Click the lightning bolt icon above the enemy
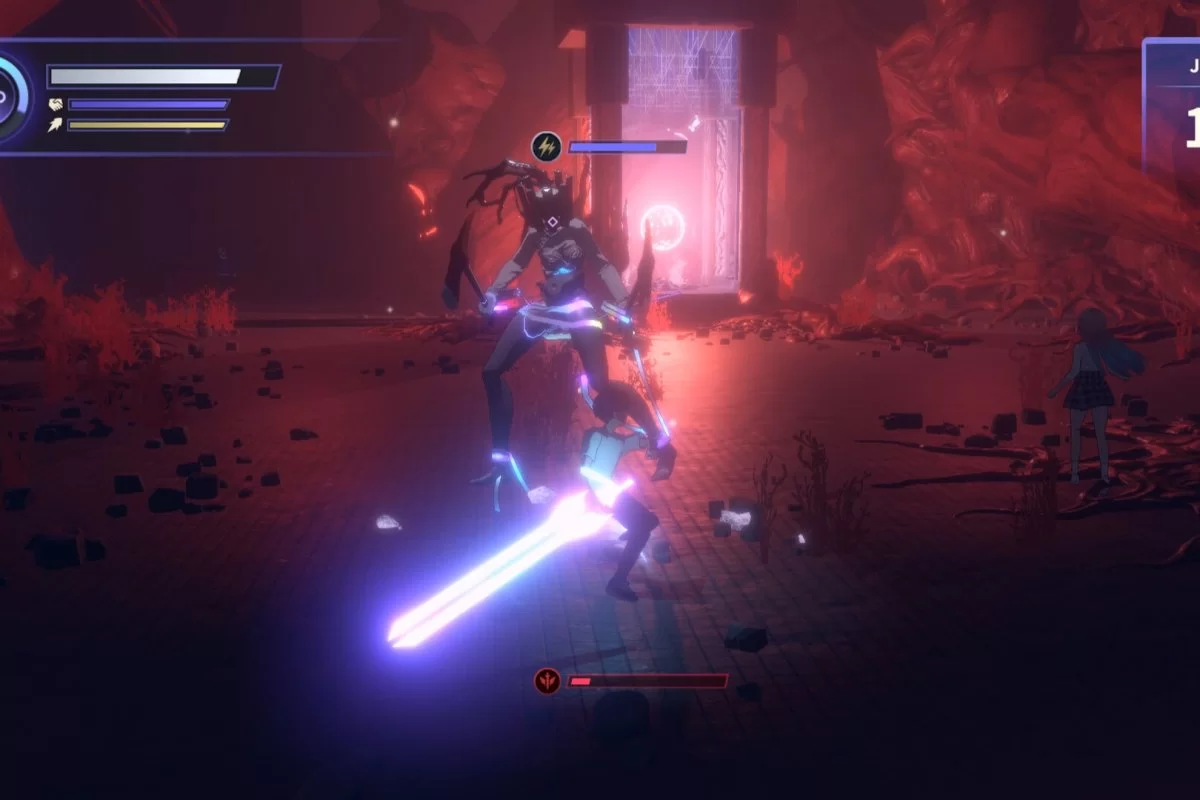The height and width of the screenshot is (800, 1200). click(x=546, y=146)
